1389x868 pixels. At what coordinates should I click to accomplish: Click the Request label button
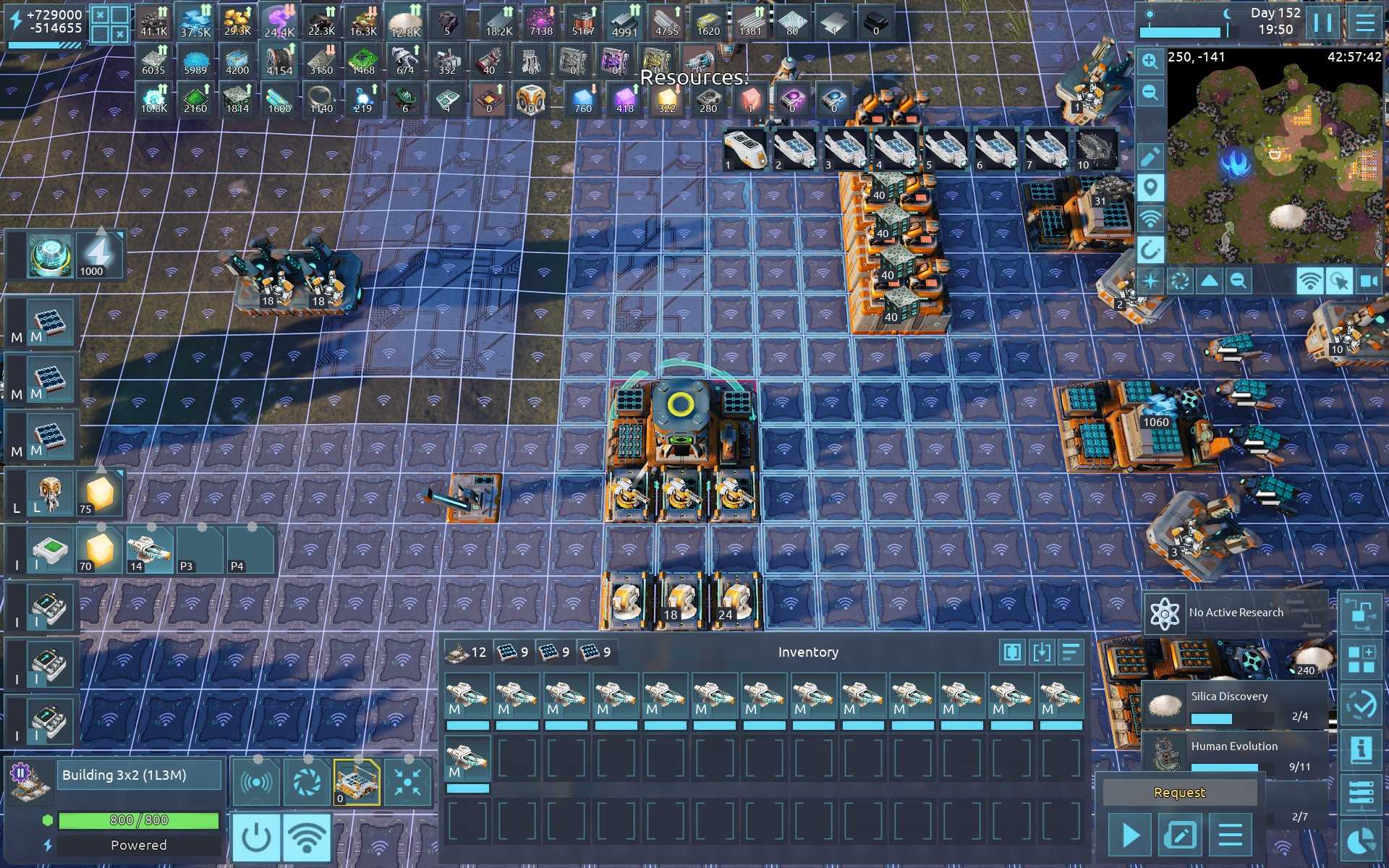tap(1179, 793)
